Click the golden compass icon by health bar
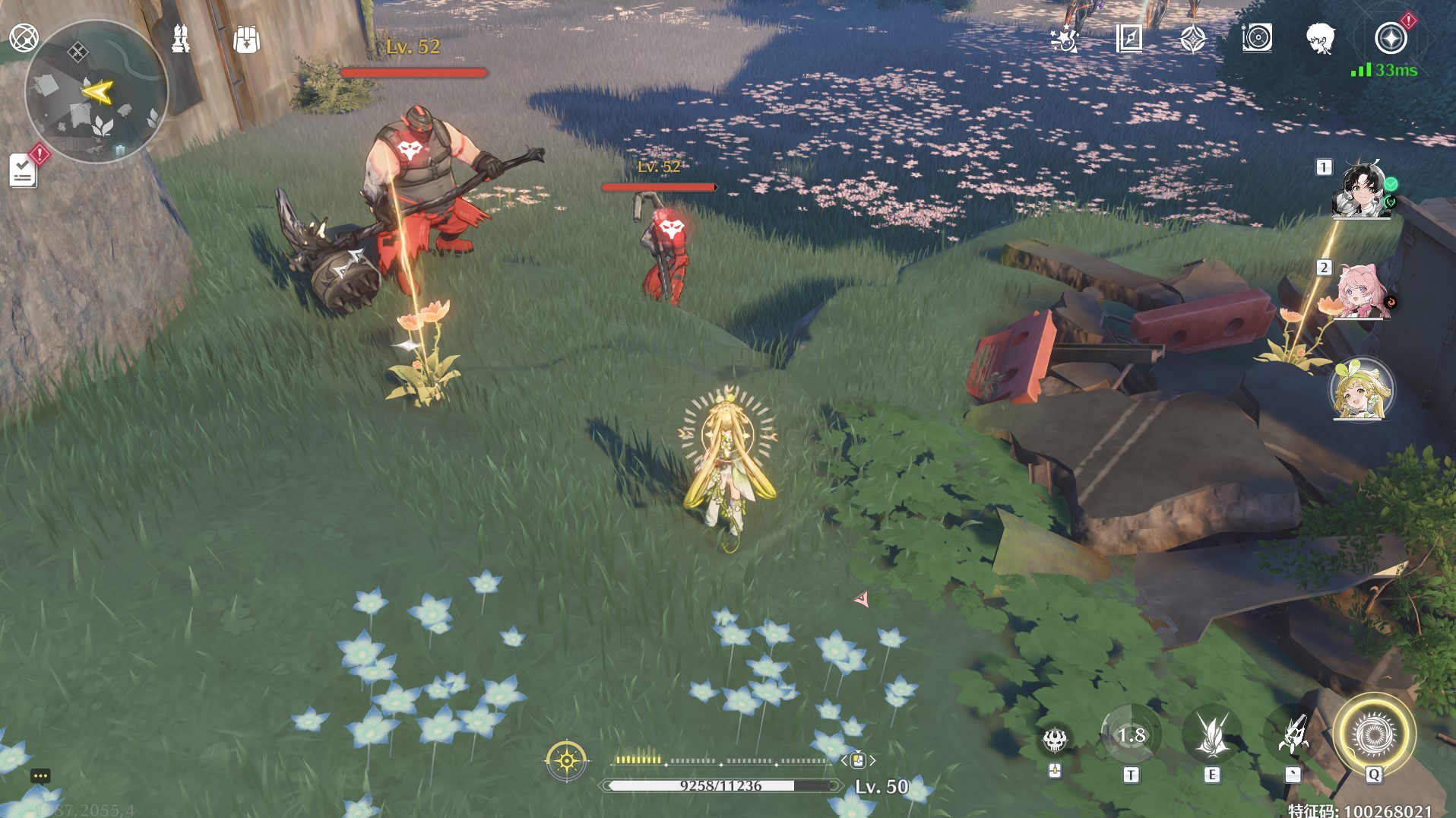 click(x=566, y=760)
